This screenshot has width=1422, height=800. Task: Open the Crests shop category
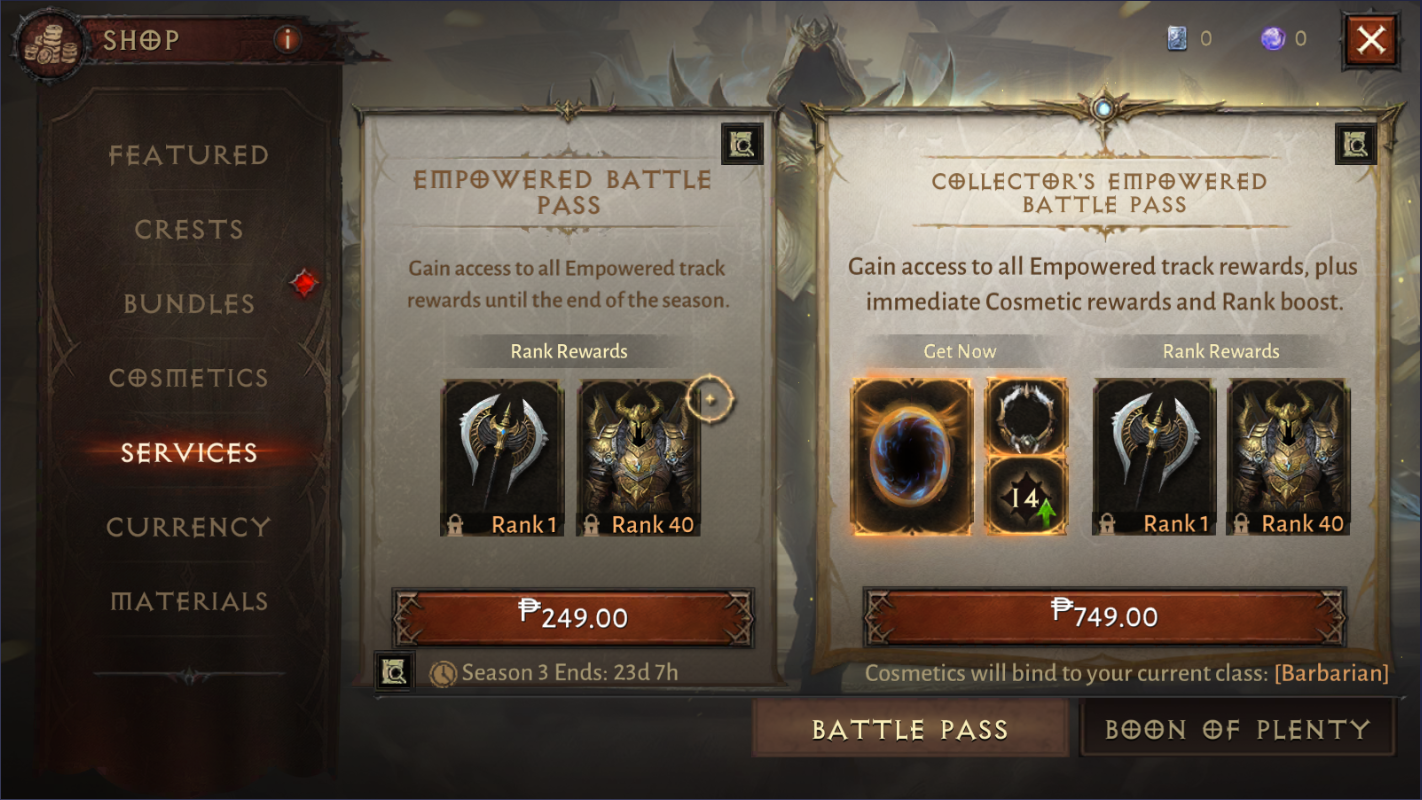pyautogui.click(x=188, y=229)
